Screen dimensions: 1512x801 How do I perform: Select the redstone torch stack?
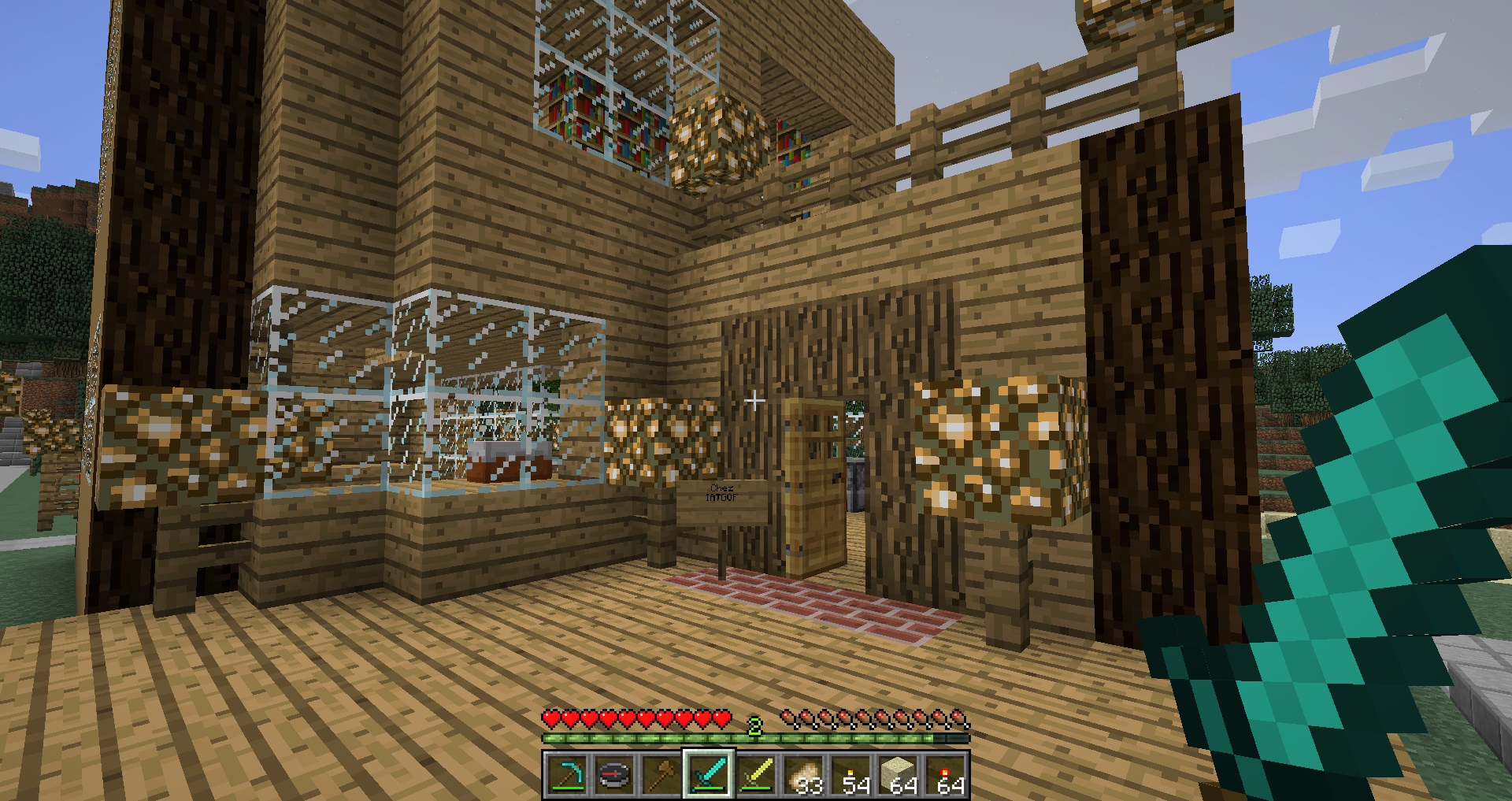click(x=946, y=775)
